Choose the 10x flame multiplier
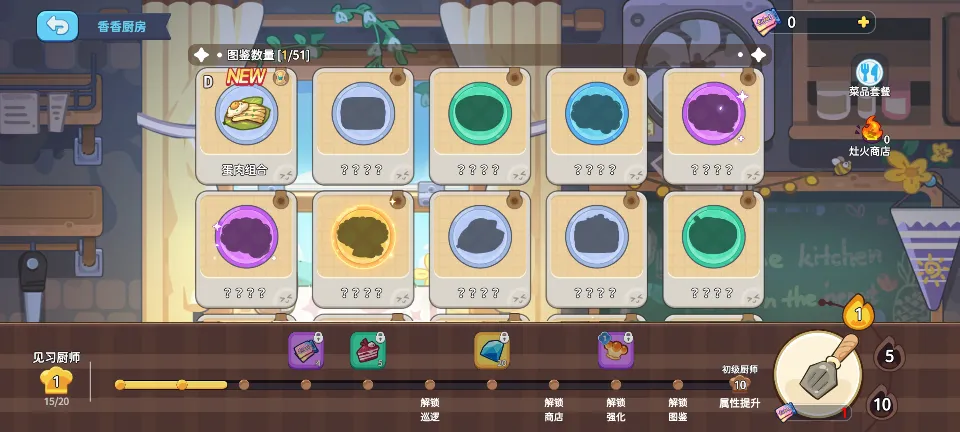 880,404
